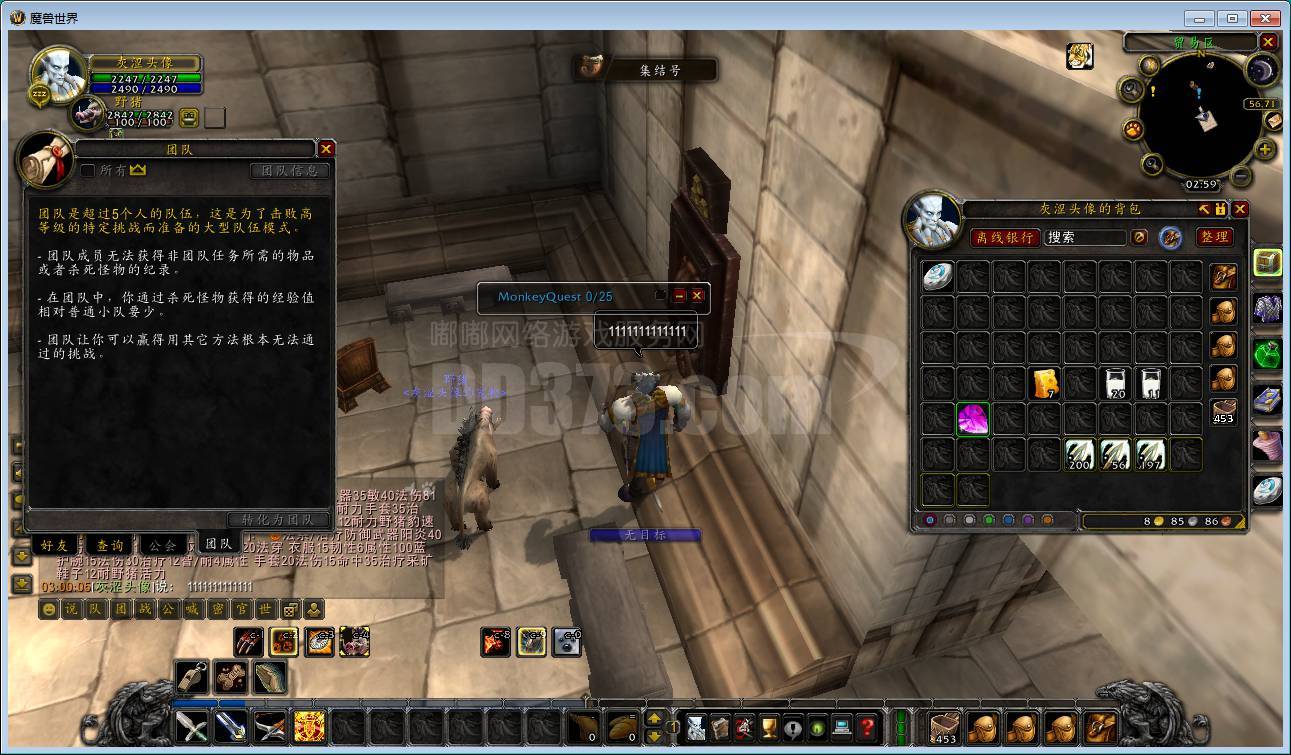Click the quiver ammo bag showing 453 on the bottom bar
The width and height of the screenshot is (1291, 755).
(x=944, y=728)
